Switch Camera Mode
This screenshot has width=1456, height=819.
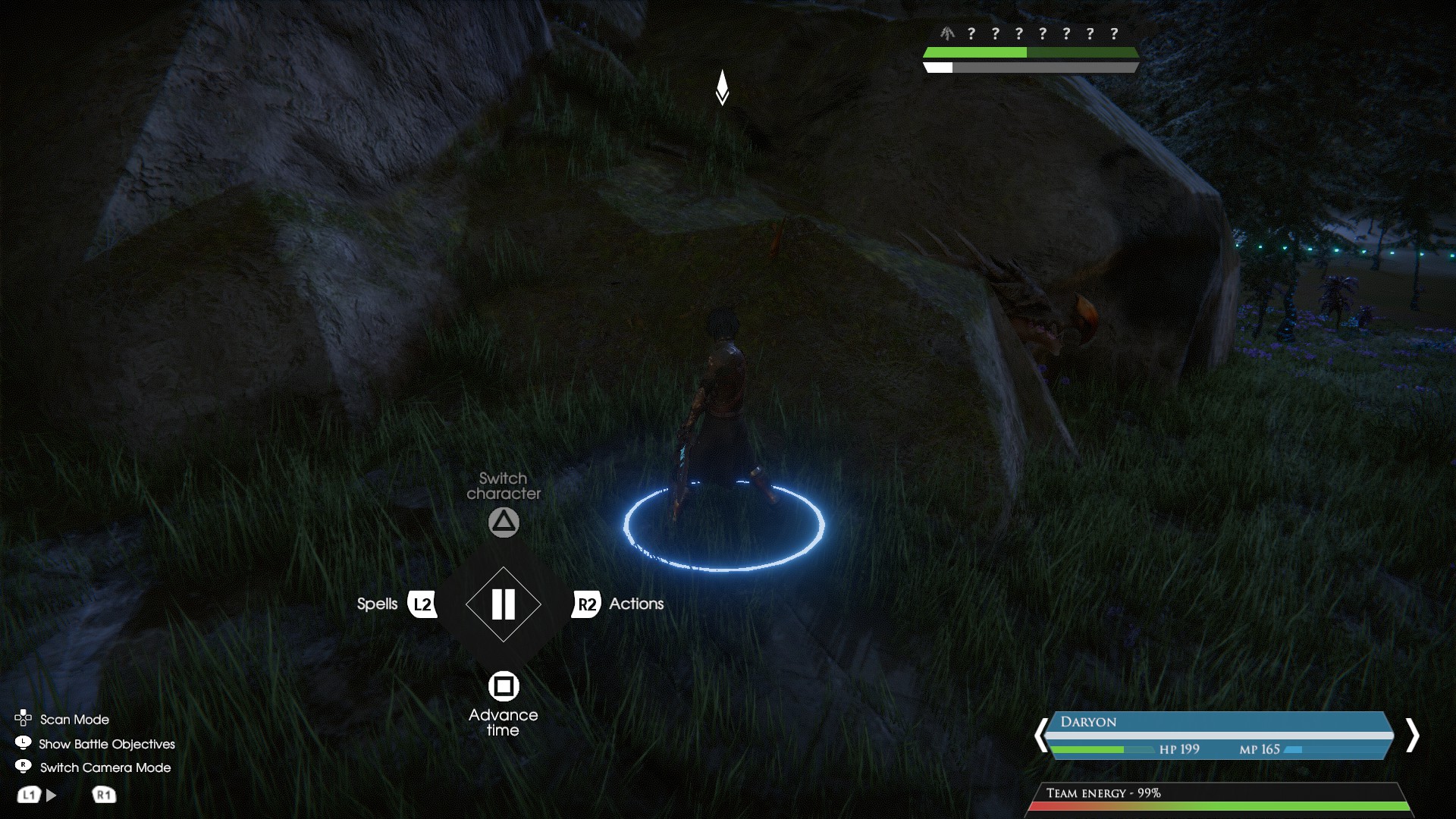click(x=105, y=767)
